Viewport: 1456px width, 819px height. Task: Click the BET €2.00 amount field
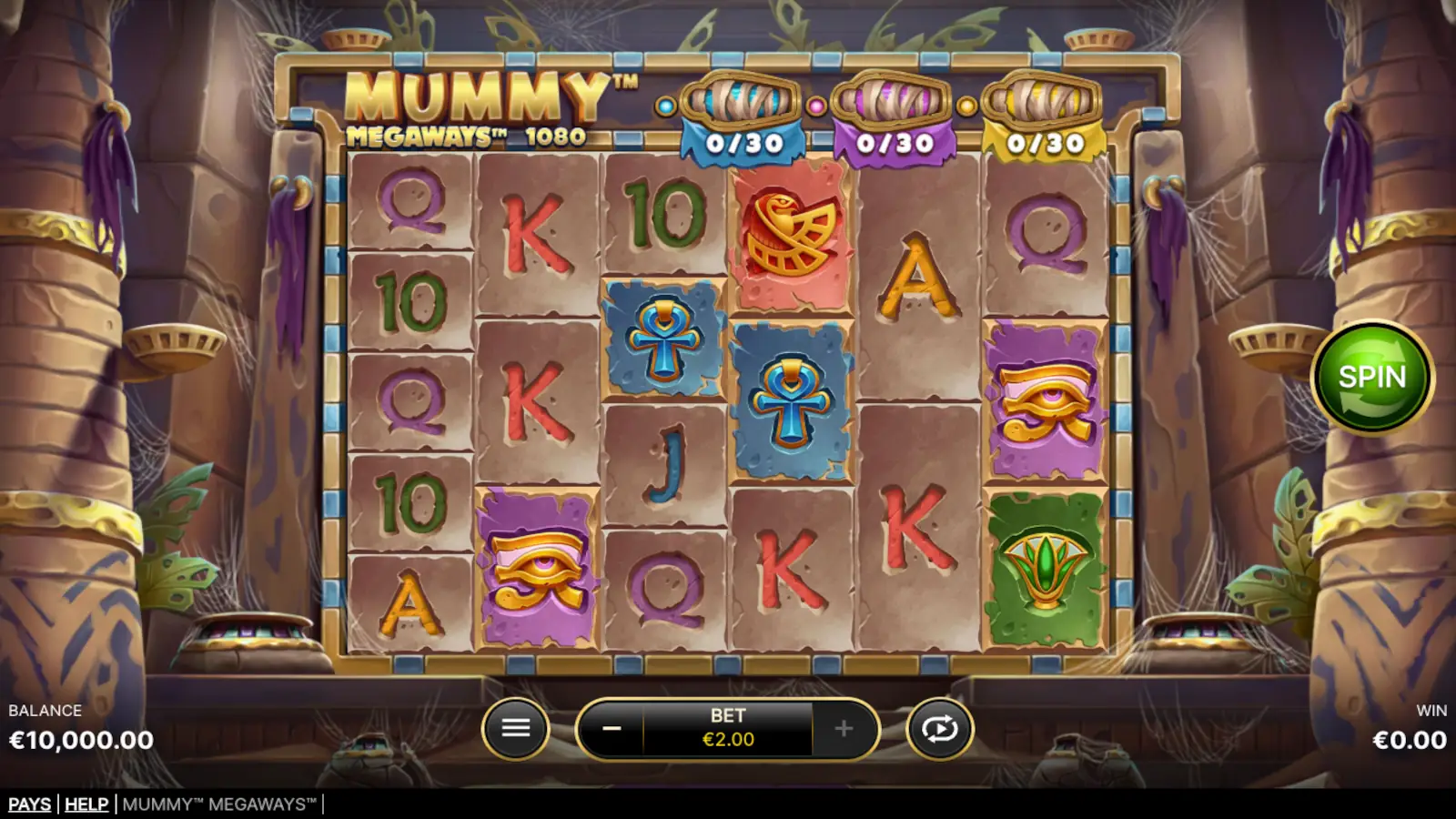[726, 728]
